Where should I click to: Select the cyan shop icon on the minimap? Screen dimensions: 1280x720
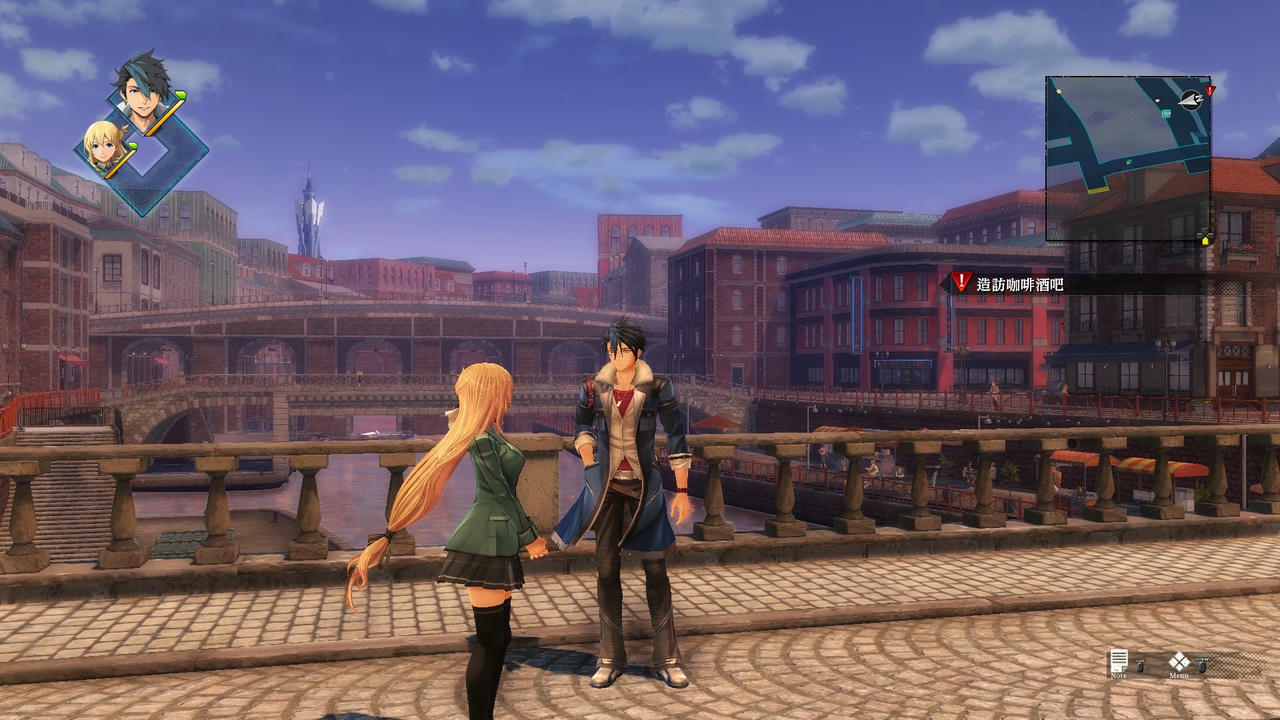click(1166, 114)
